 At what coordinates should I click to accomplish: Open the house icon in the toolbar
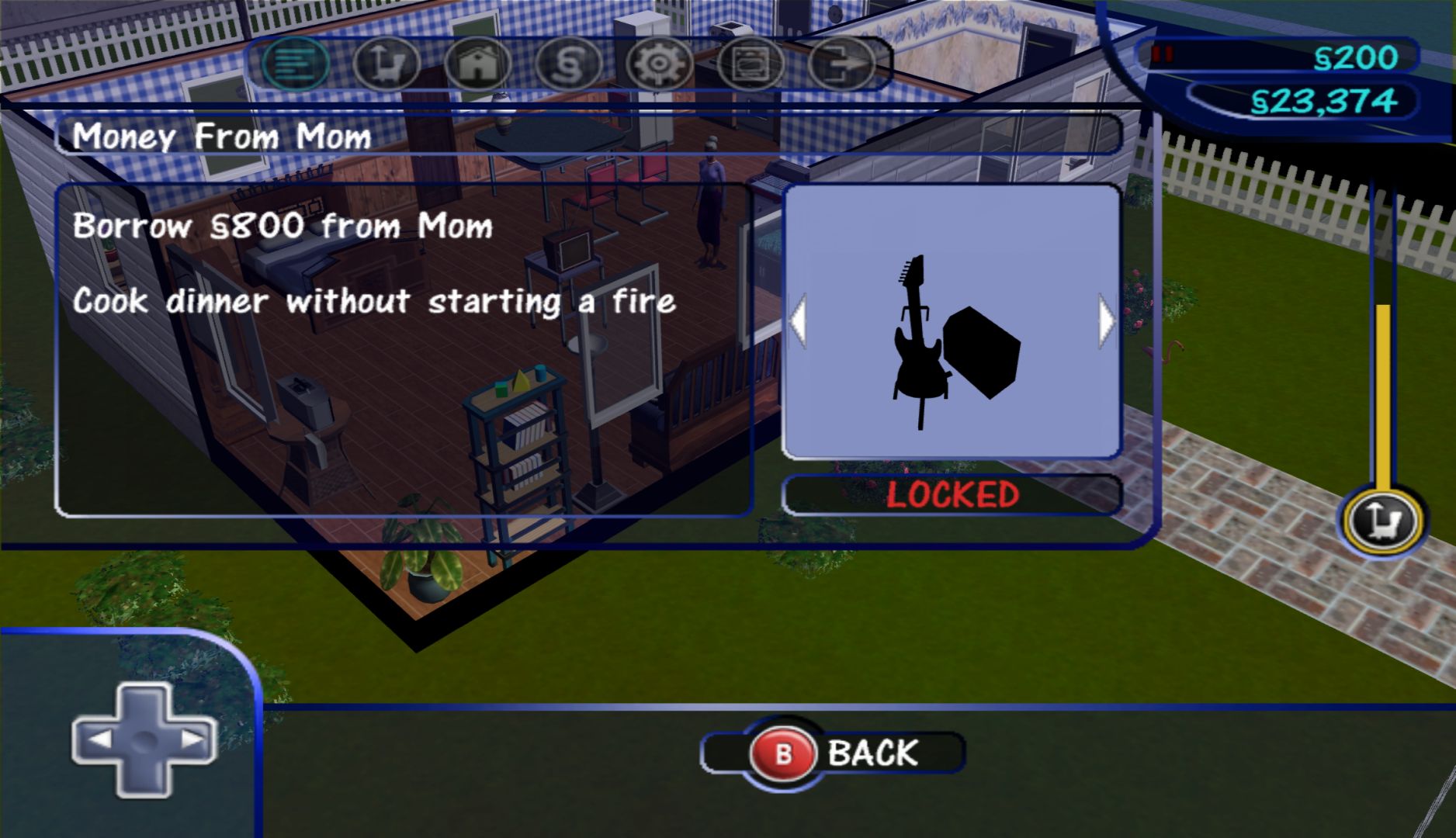pos(477,64)
